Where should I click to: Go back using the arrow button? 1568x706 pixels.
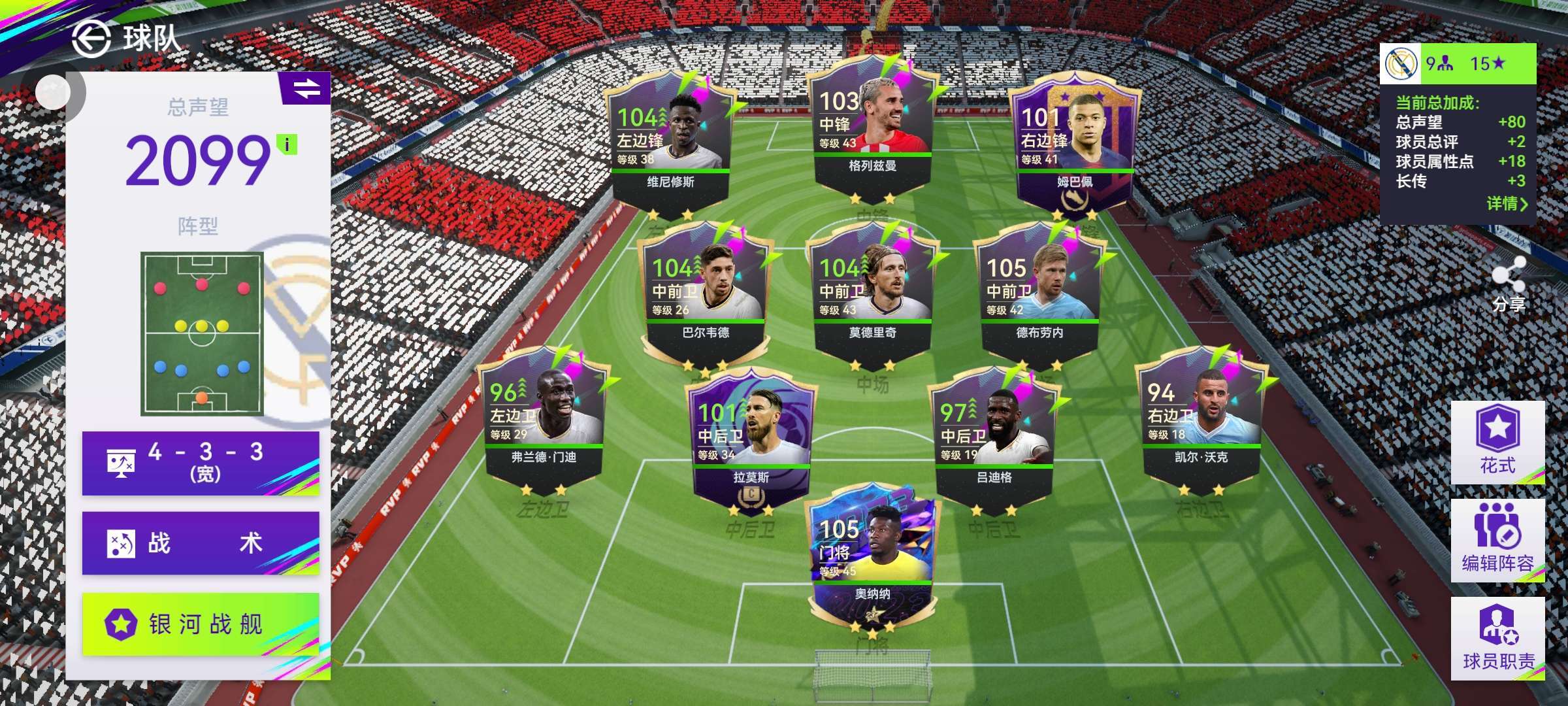(x=90, y=39)
